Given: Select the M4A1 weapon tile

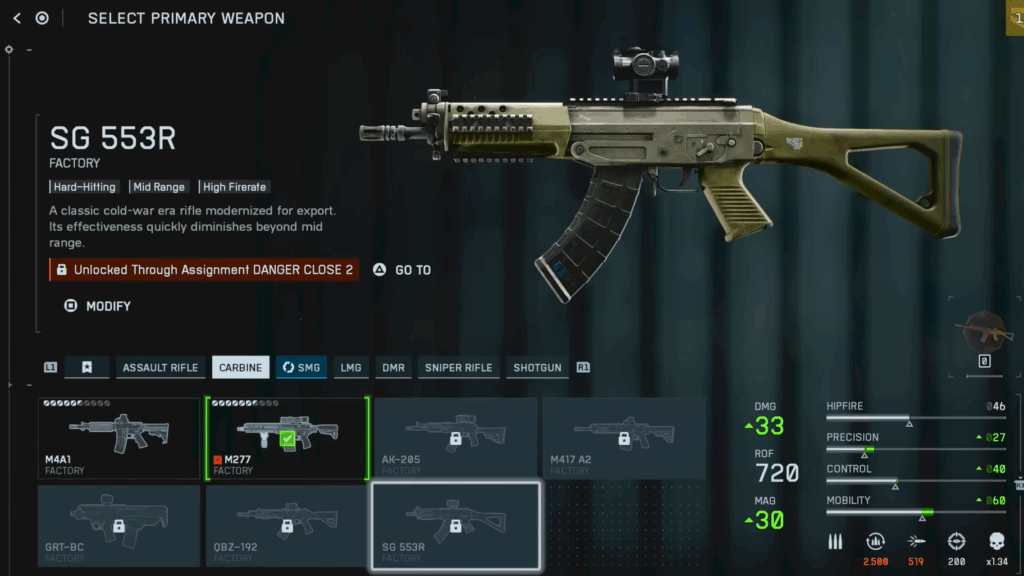Looking at the screenshot, I should click(119, 438).
